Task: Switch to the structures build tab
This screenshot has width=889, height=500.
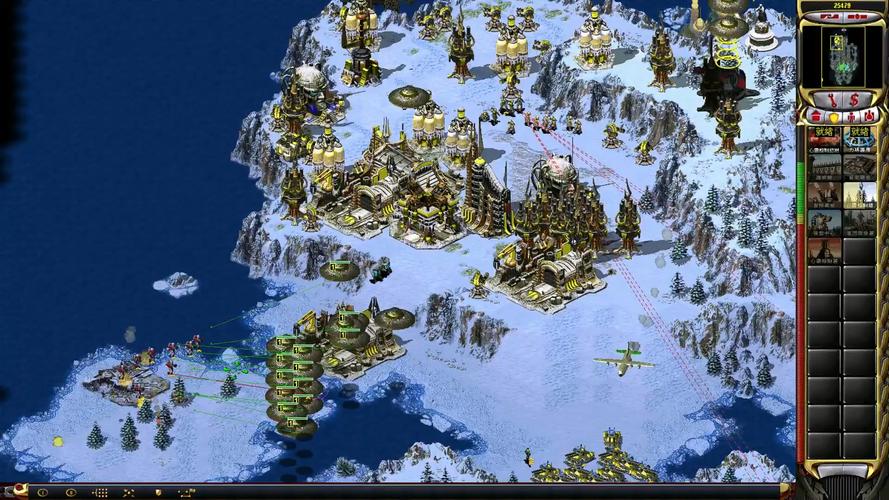Action: pyautogui.click(x=816, y=118)
